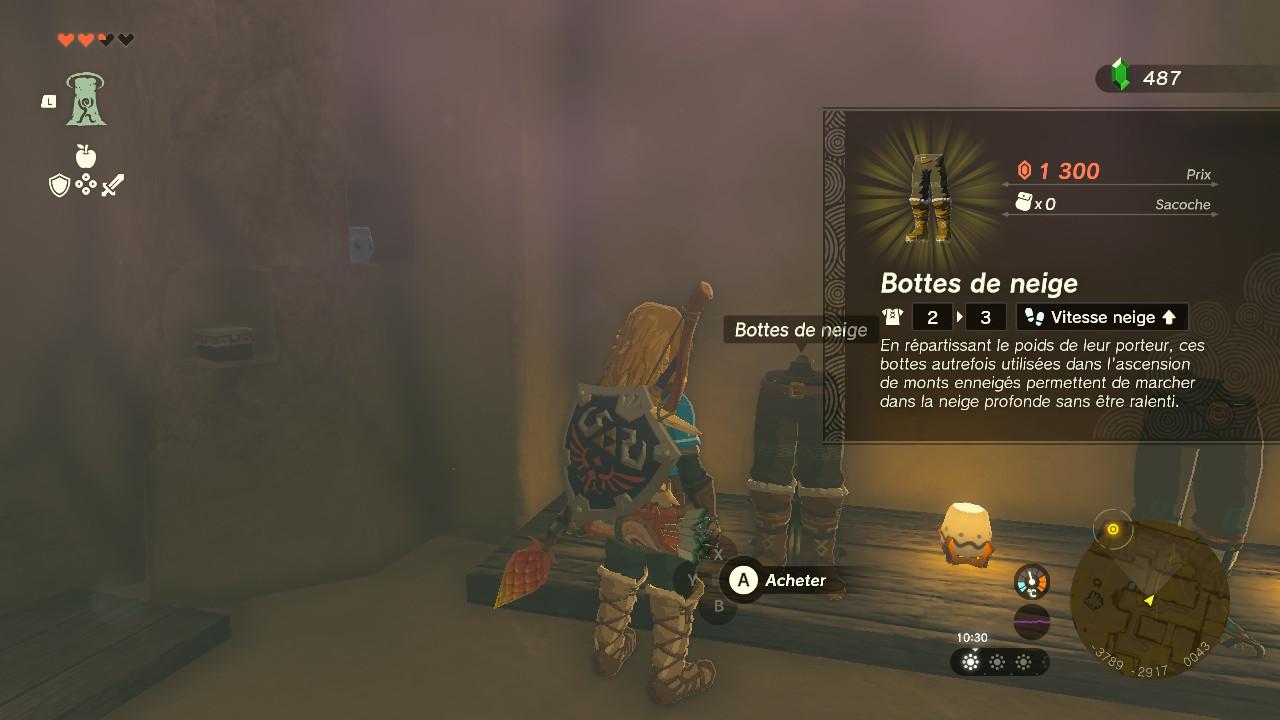The height and width of the screenshot is (720, 1280).
Task: Click the temperature gauge dial
Action: pos(1031,581)
